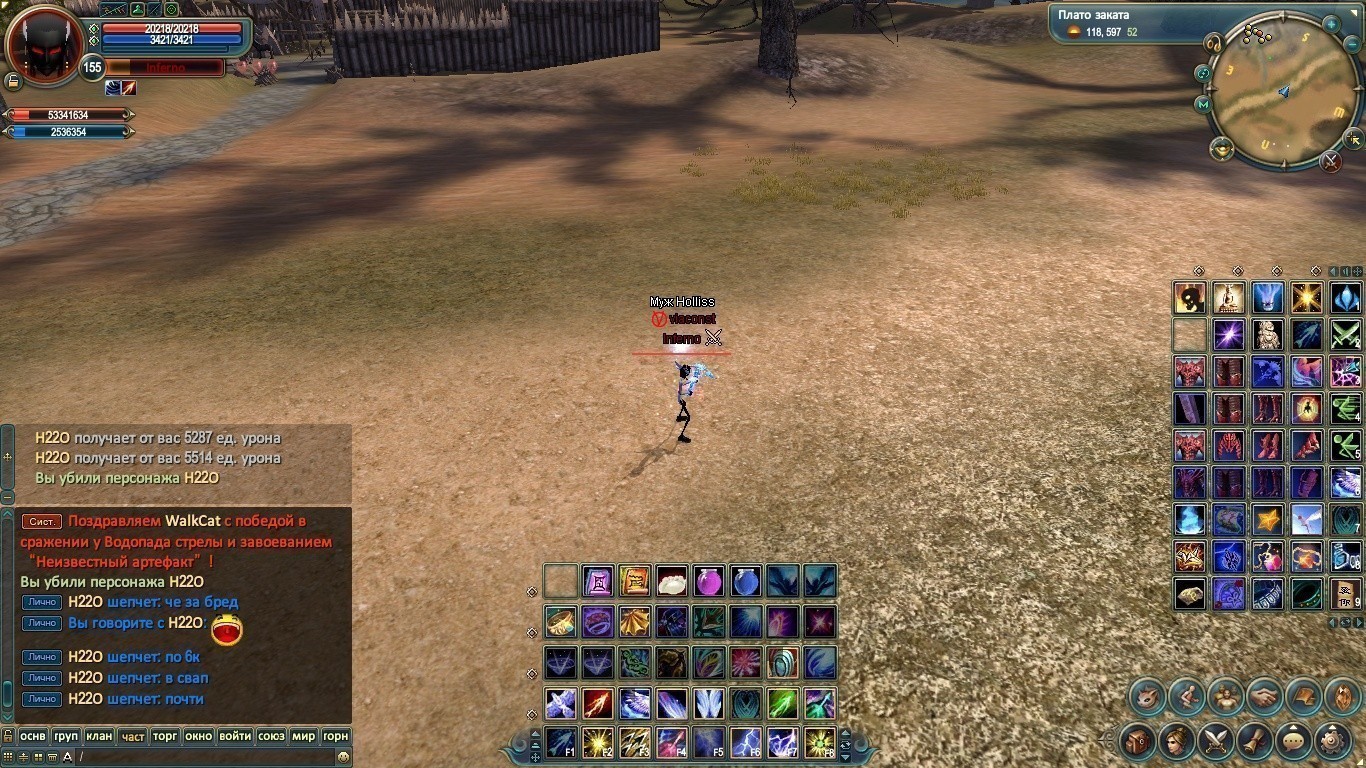Open the character portrait menu button

[x=1177, y=741]
